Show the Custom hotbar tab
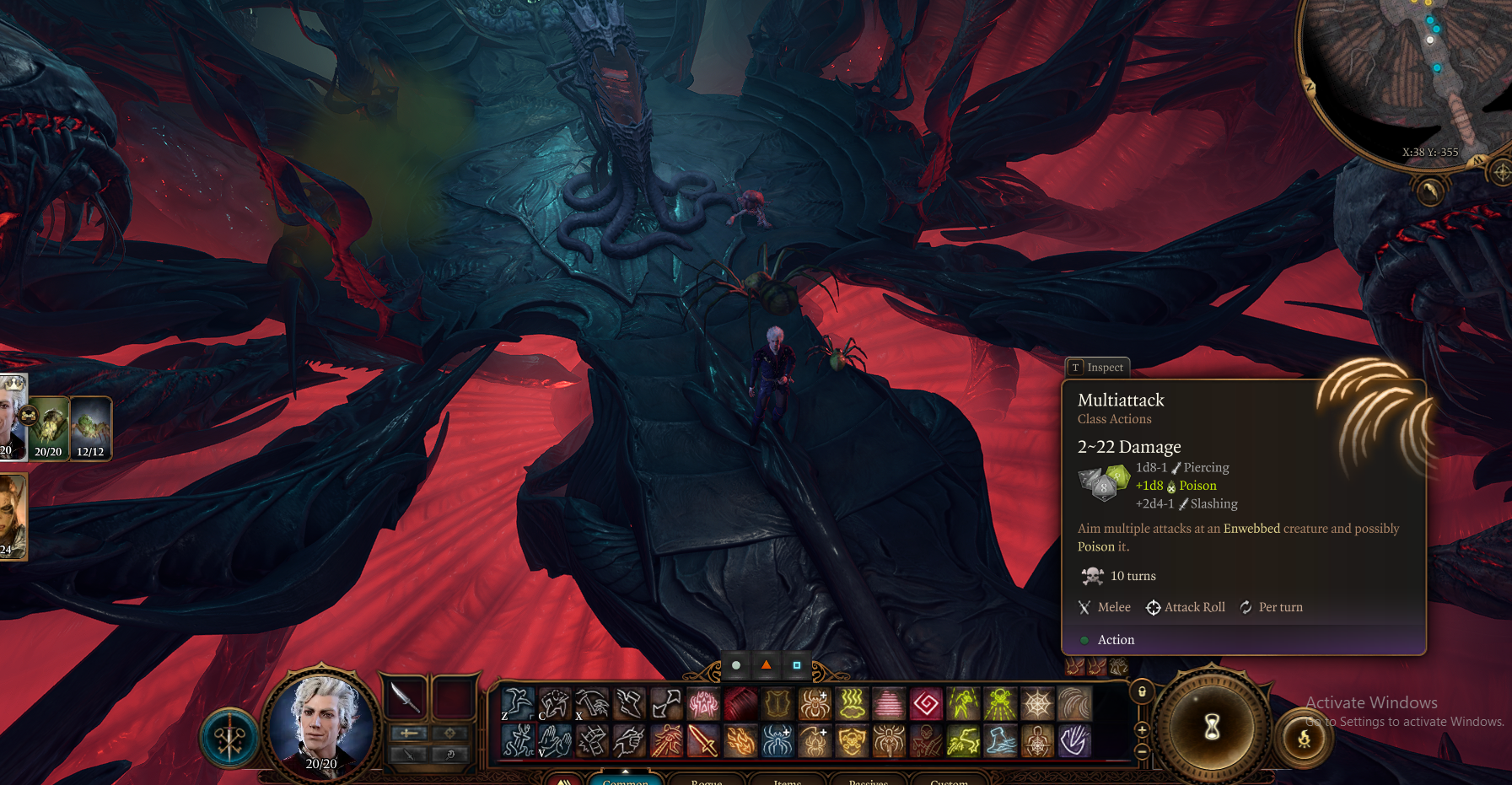The image size is (1512, 785). click(x=949, y=780)
